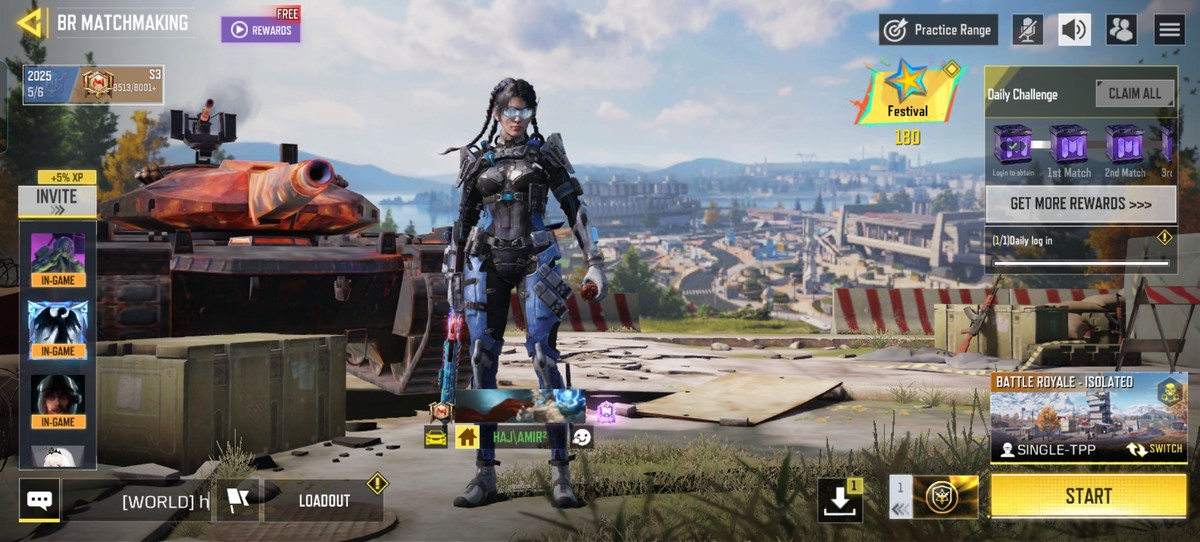Open the friends list icon

tap(1121, 30)
